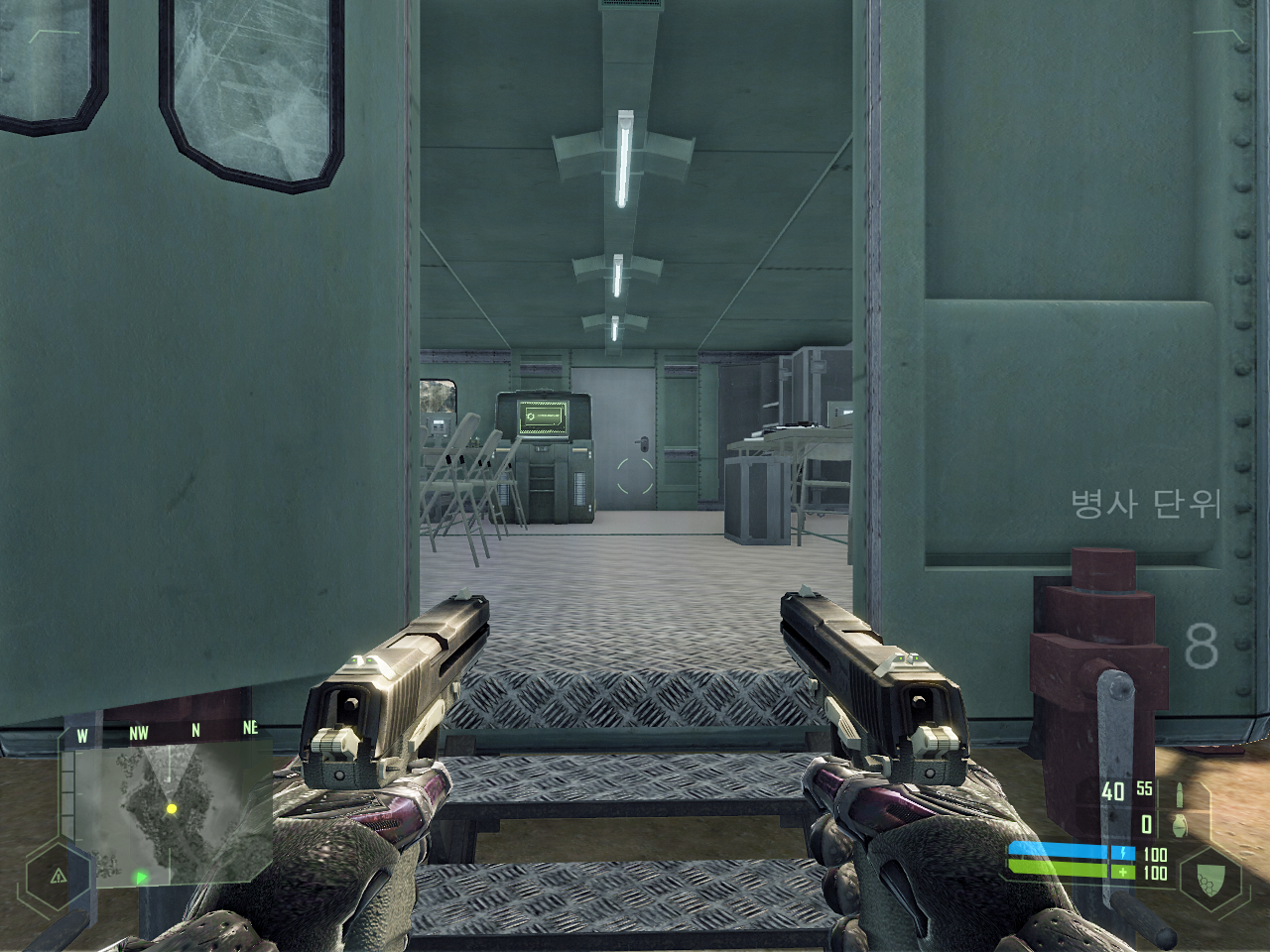This screenshot has height=952, width=1270.
Task: Select the grenade icon
Action: 1178,824
